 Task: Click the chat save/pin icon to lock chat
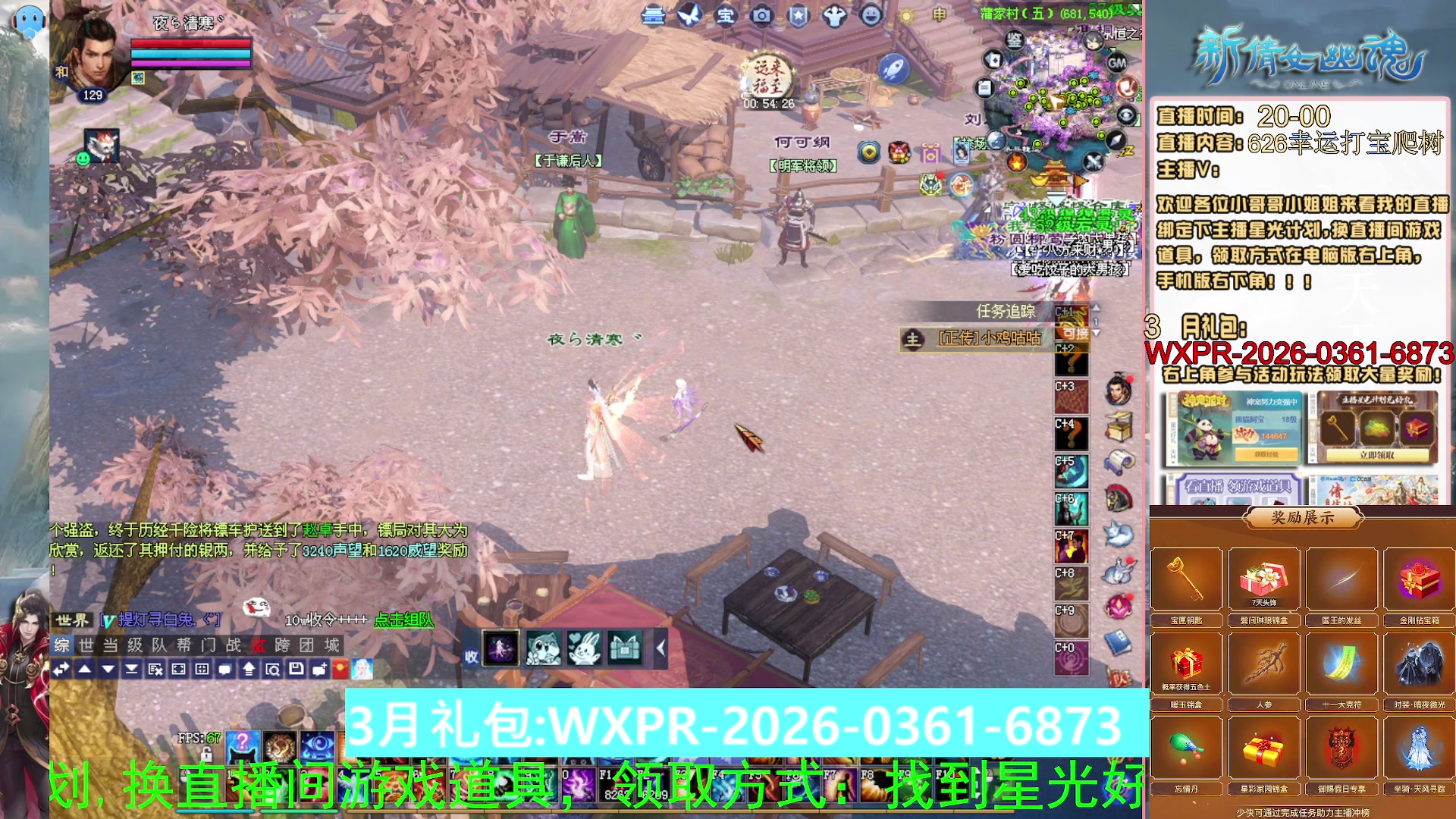297,669
